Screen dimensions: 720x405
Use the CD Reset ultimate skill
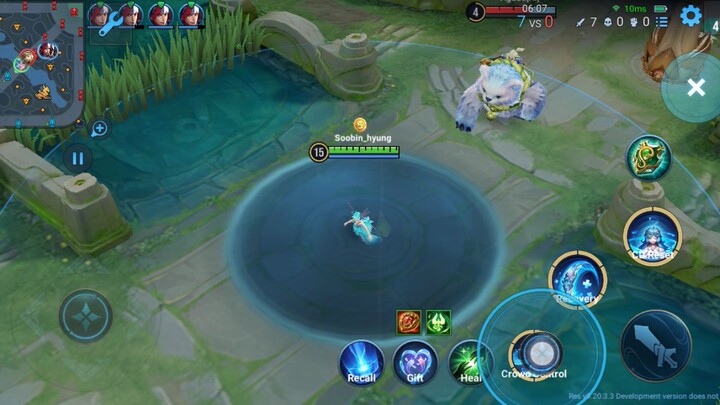tap(651, 235)
